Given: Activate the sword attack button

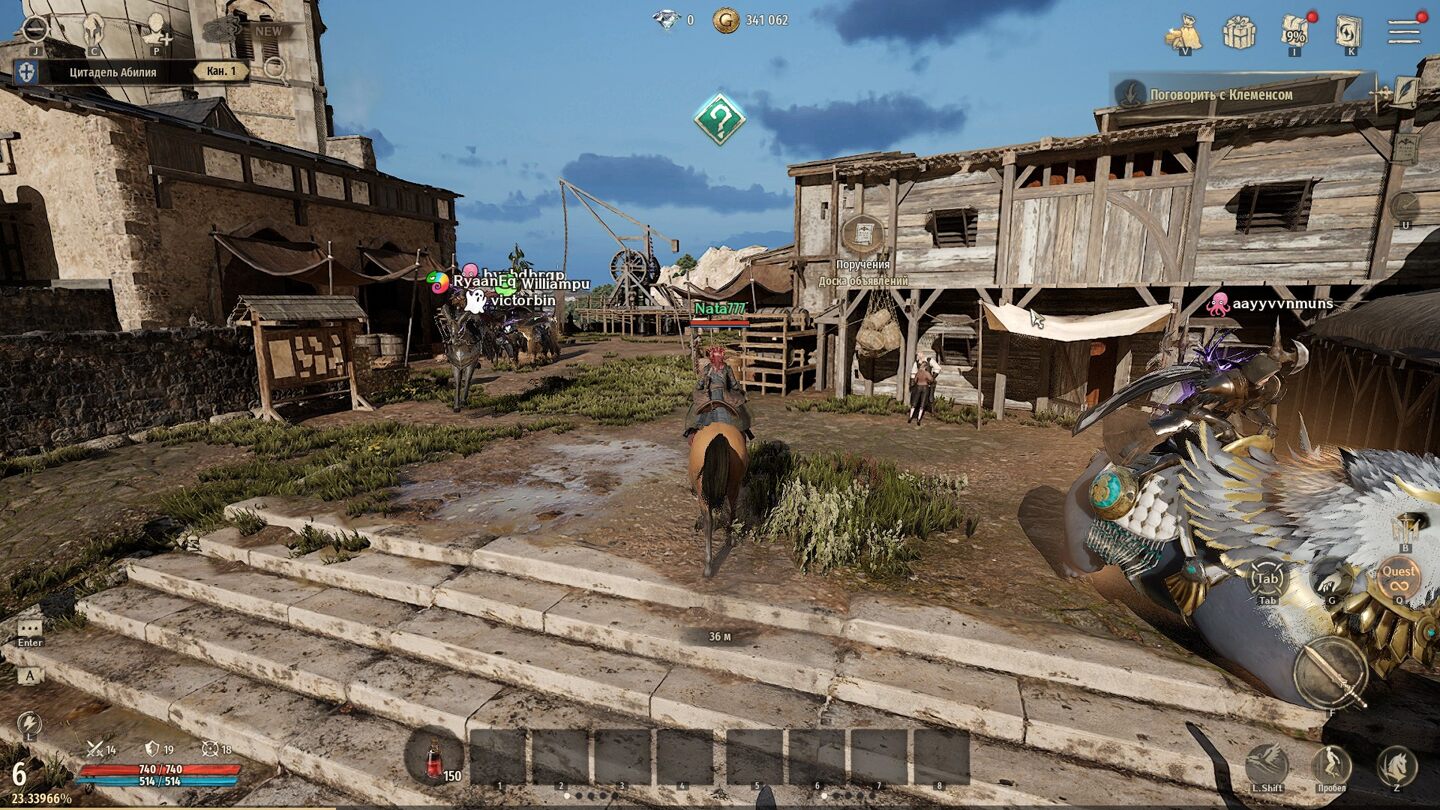Looking at the screenshot, I should tap(1330, 672).
